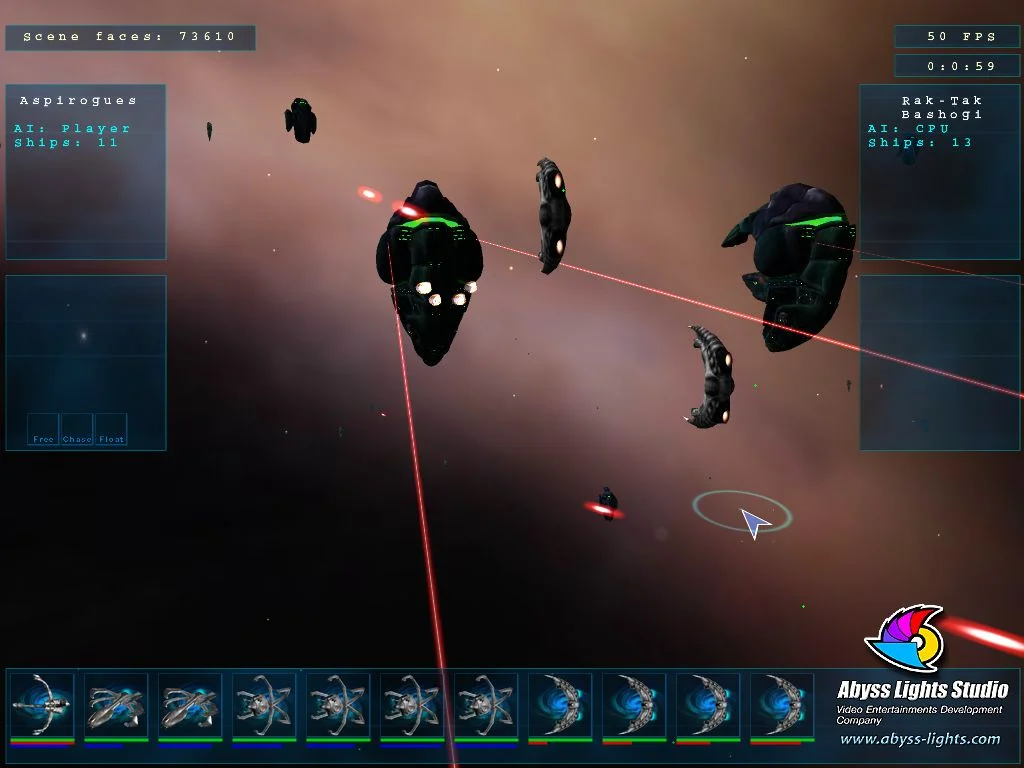
Task: Choose the Float camera mode
Action: pyautogui.click(x=111, y=430)
